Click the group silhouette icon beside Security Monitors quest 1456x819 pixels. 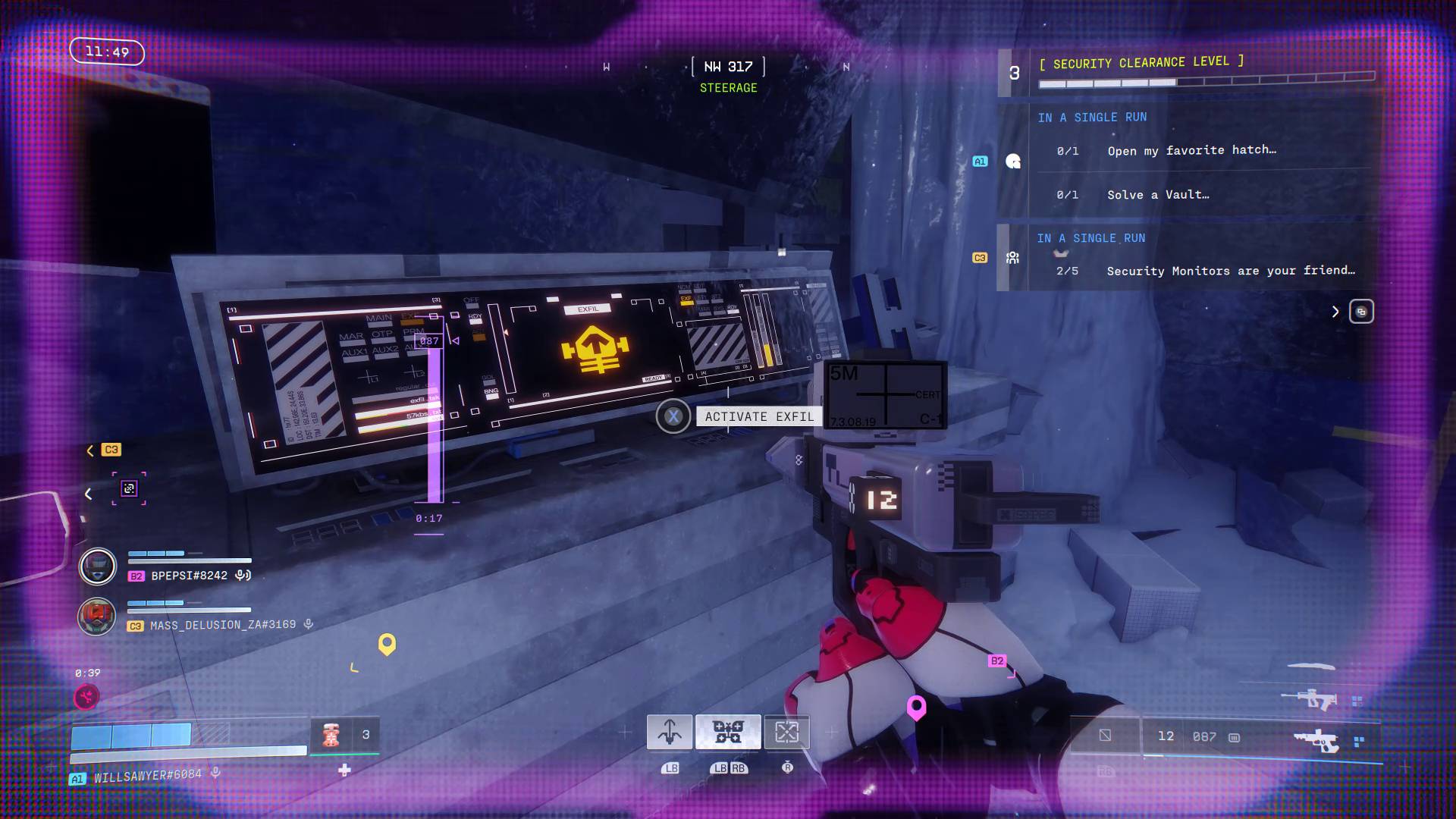[x=1012, y=258]
